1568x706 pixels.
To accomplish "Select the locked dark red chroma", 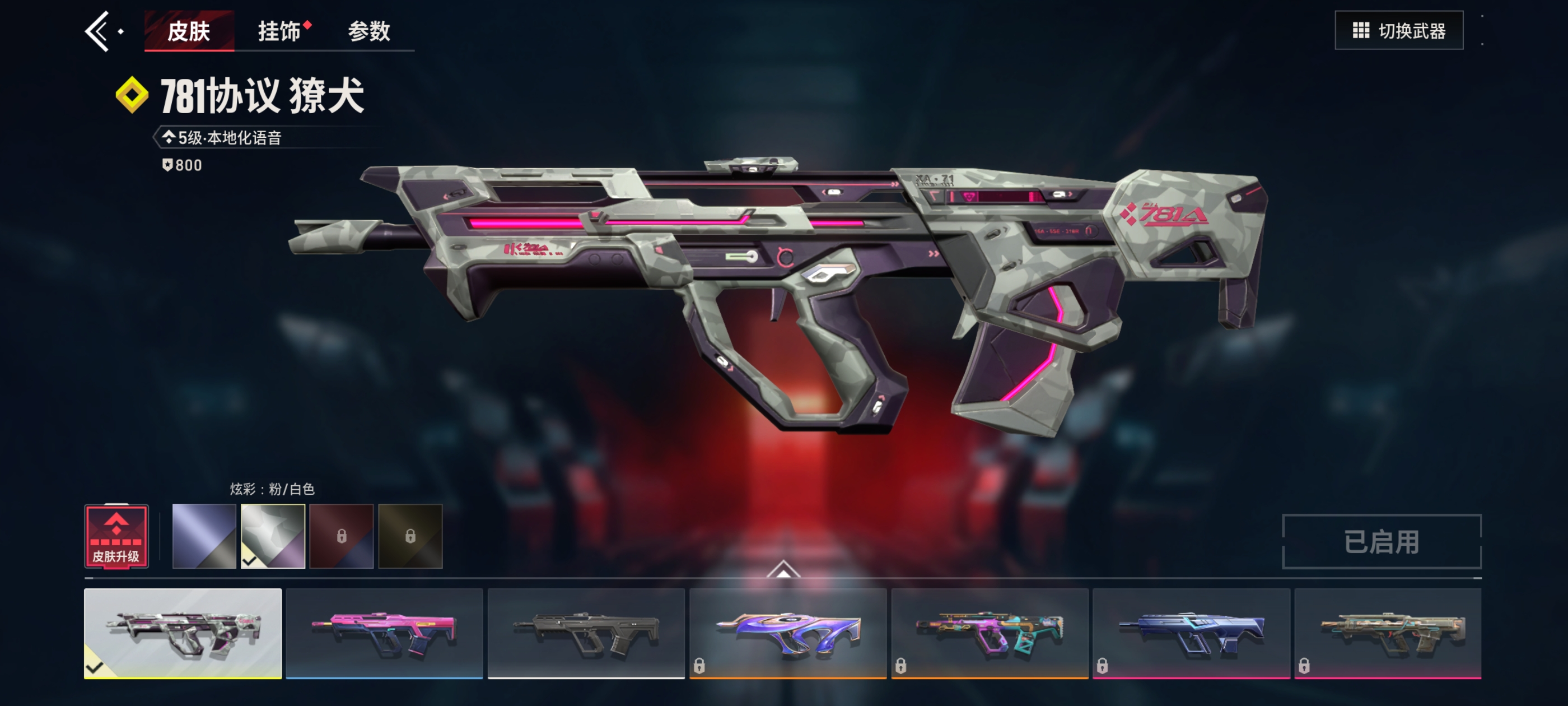I will (x=342, y=536).
